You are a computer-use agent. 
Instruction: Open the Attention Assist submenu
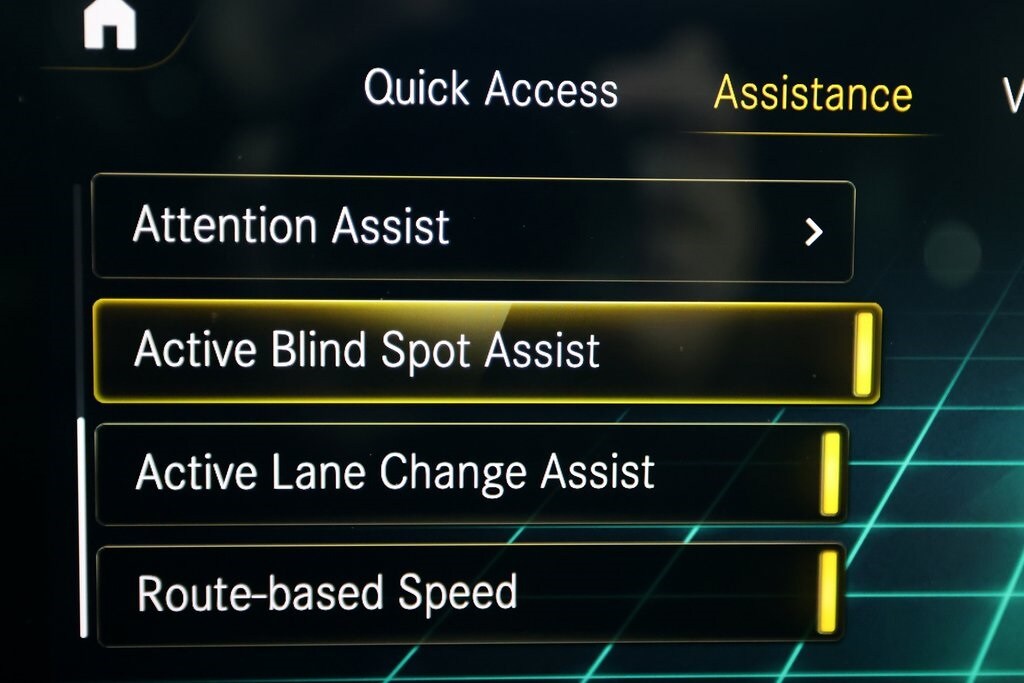[x=473, y=227]
